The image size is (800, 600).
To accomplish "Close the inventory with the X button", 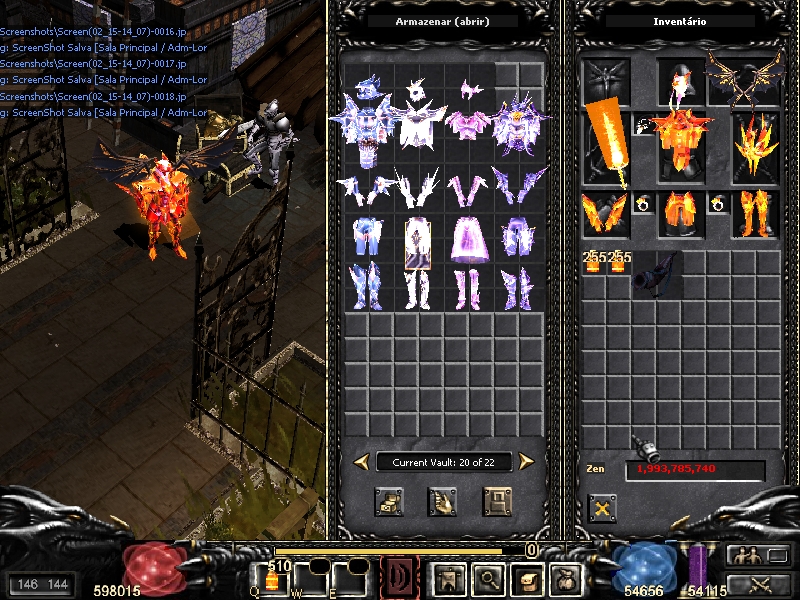I will pyautogui.click(x=602, y=509).
